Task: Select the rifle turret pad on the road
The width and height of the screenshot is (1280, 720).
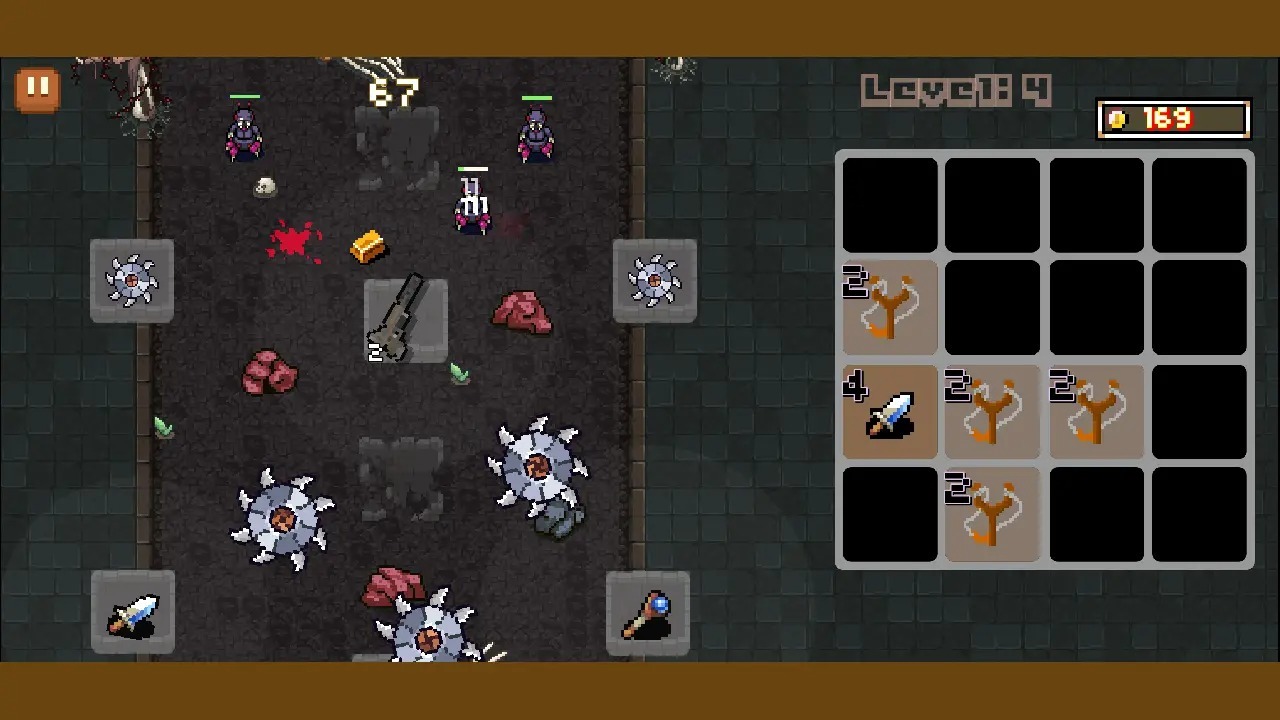Action: [x=405, y=320]
